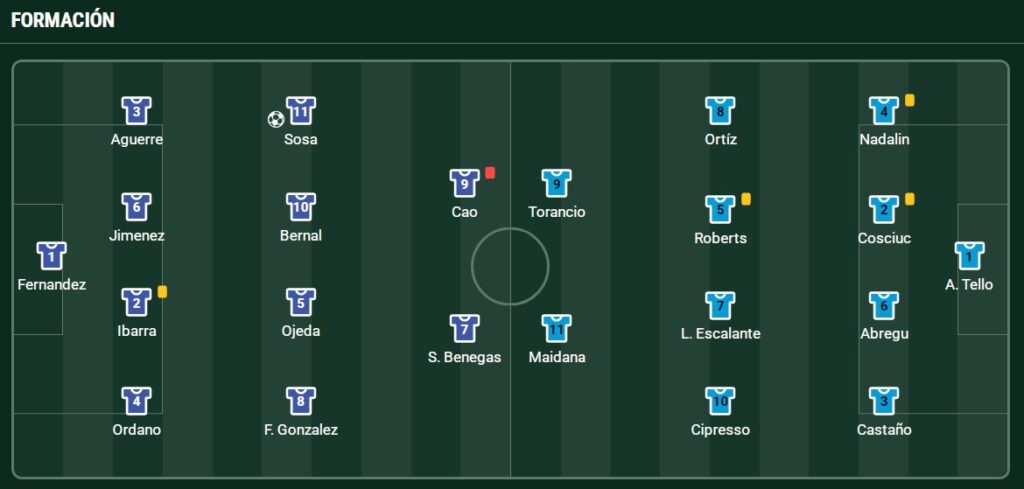Open Ortíz's player info
The width and height of the screenshot is (1024, 489).
tap(720, 110)
